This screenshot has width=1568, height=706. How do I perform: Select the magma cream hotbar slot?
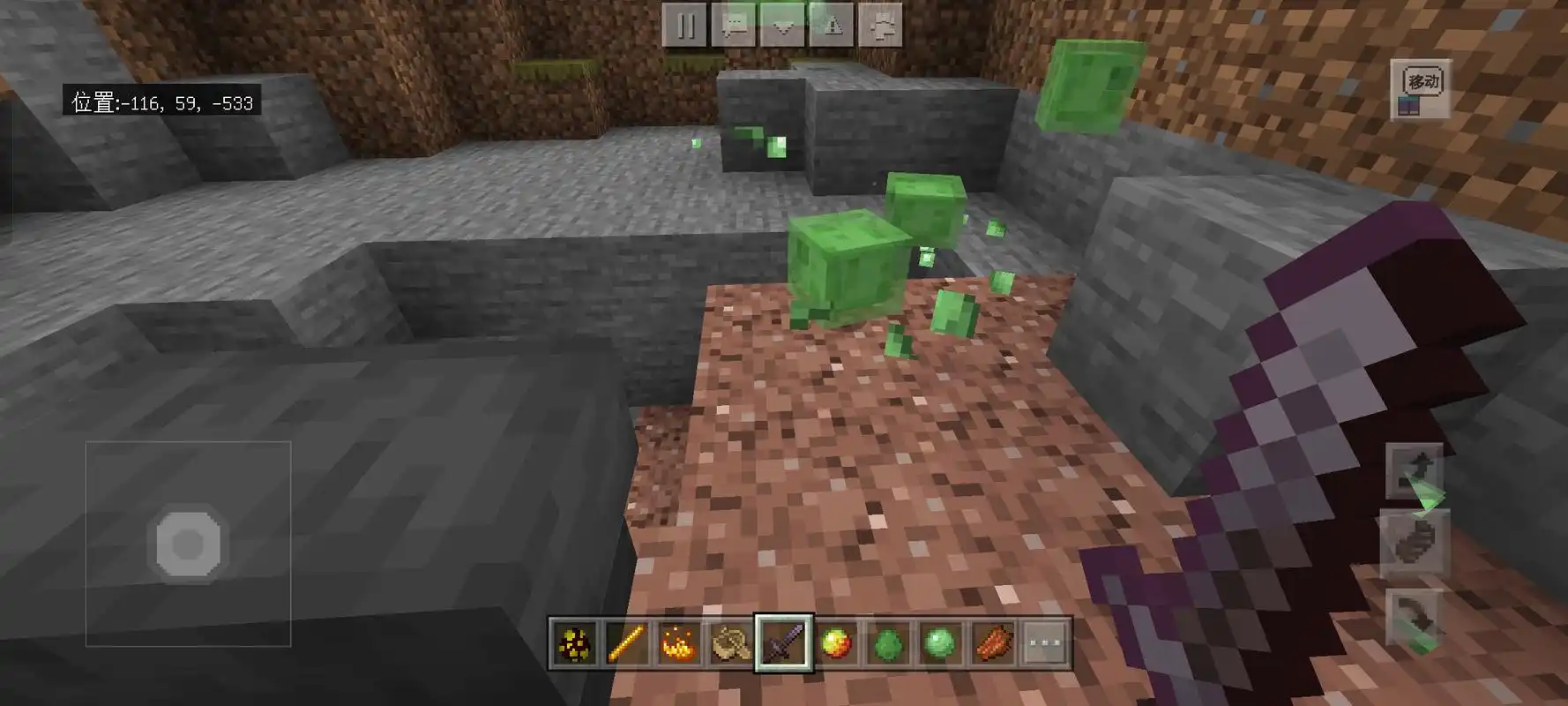tap(835, 643)
